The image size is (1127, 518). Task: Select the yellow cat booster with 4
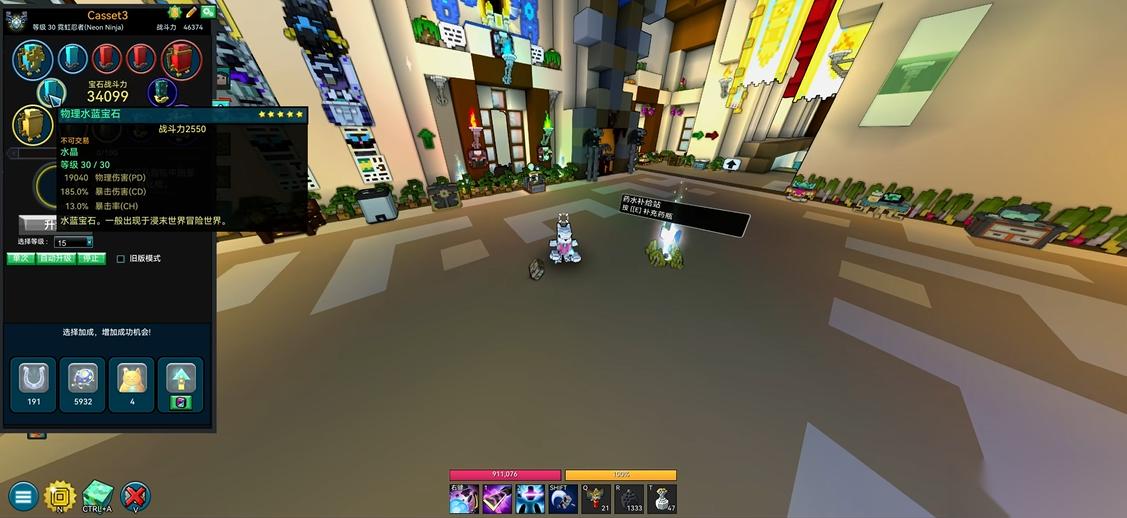[132, 384]
